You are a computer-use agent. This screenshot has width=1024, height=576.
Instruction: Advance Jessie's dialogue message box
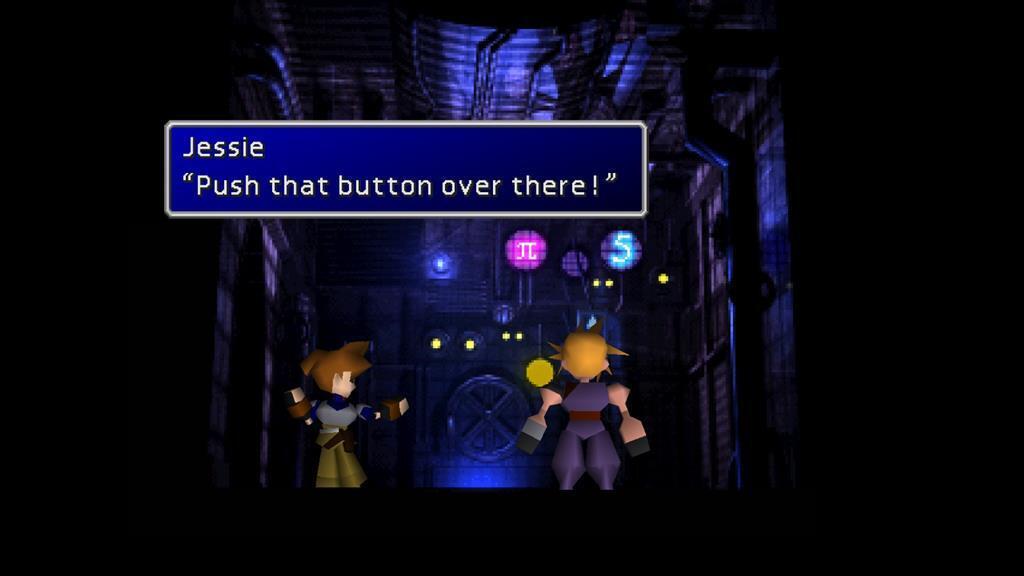(405, 169)
